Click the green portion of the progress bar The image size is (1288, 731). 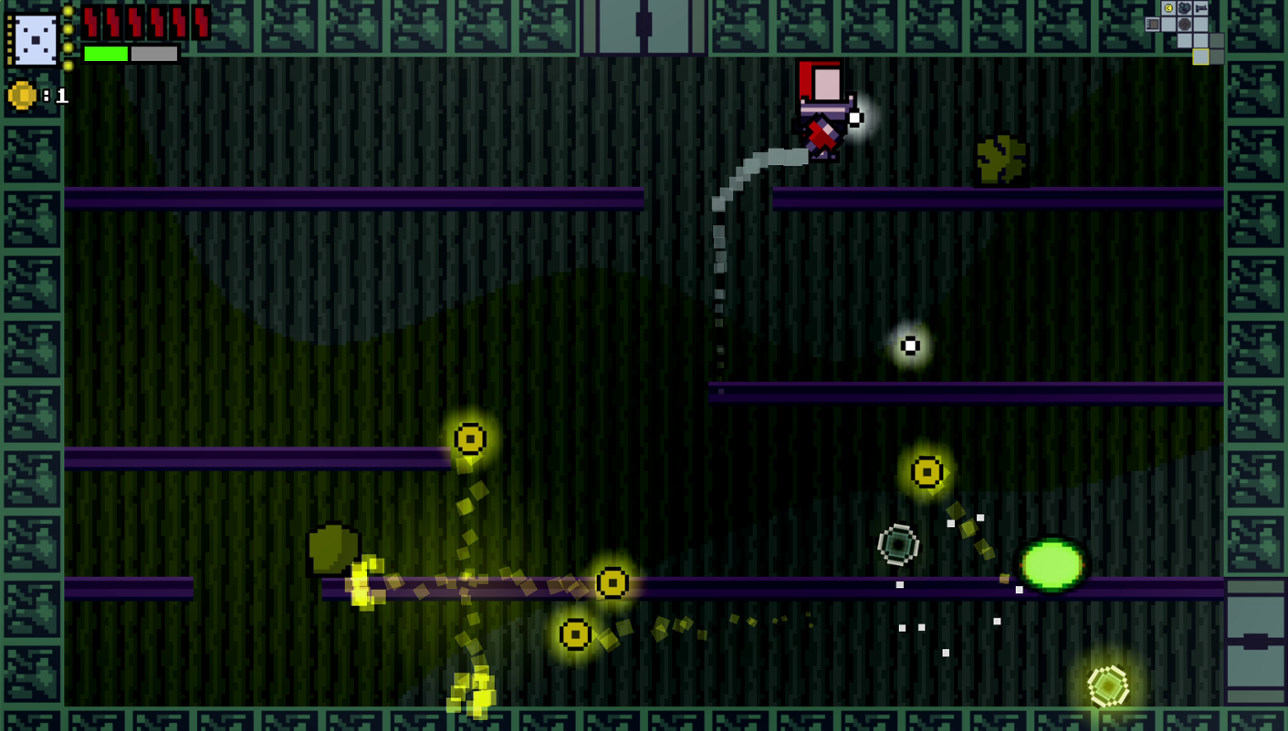[x=106, y=53]
